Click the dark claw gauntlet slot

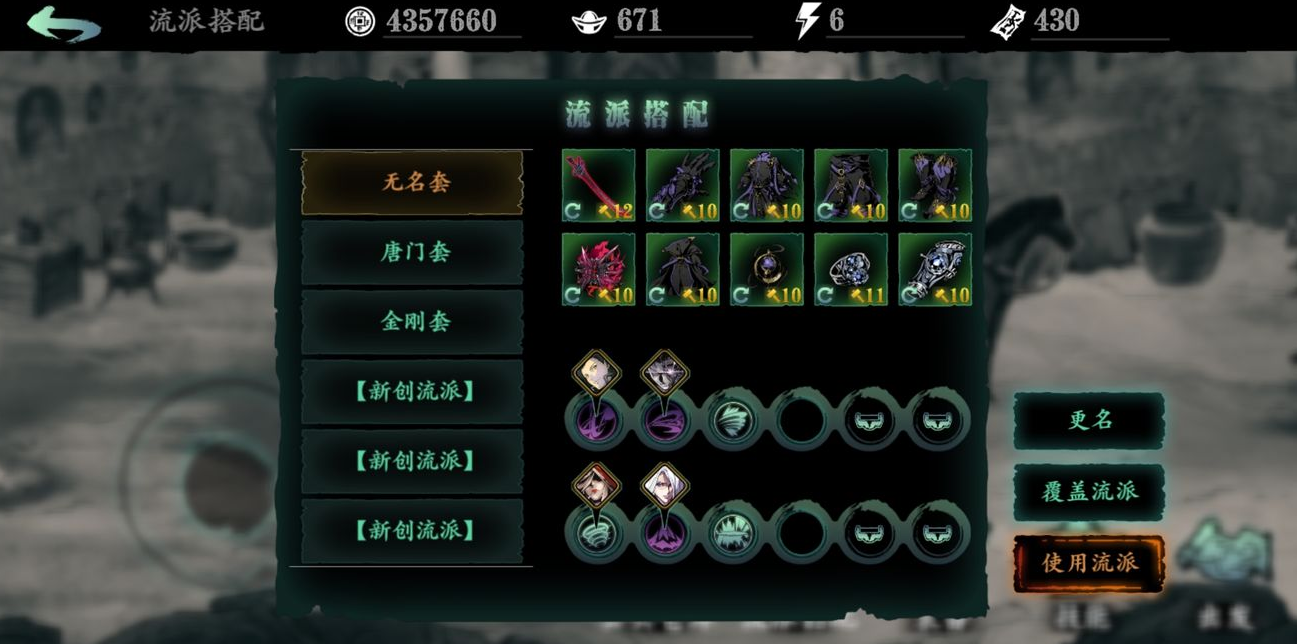point(682,185)
